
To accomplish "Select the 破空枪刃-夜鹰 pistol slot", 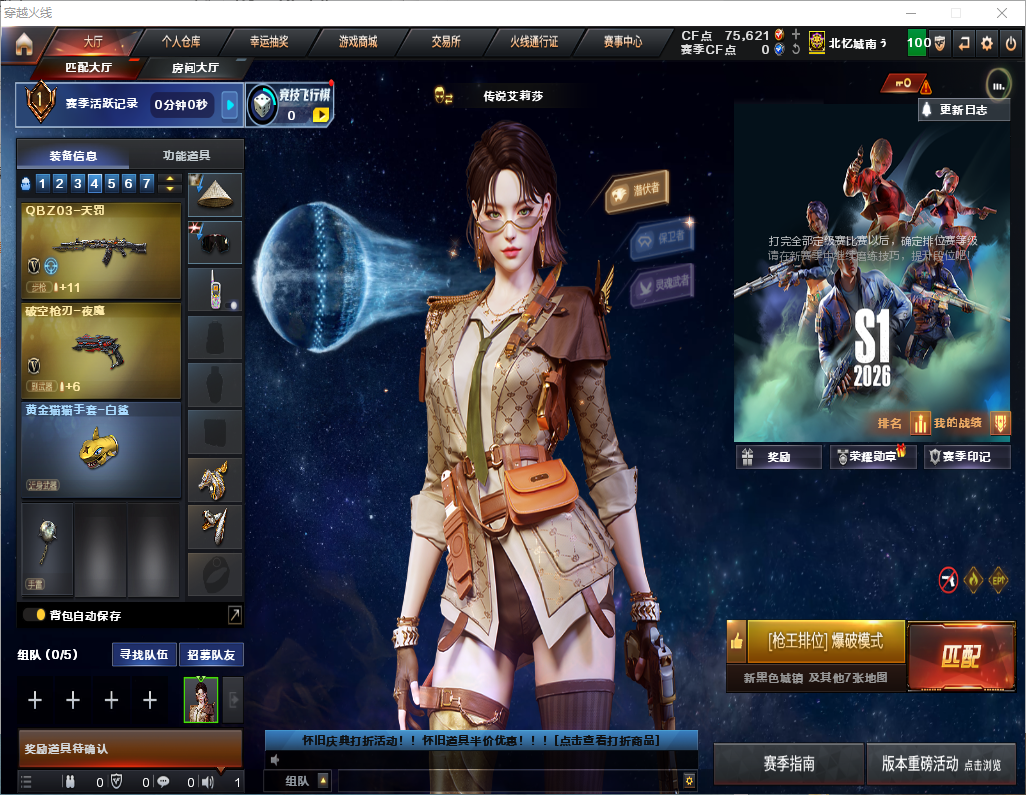I will tap(101, 350).
